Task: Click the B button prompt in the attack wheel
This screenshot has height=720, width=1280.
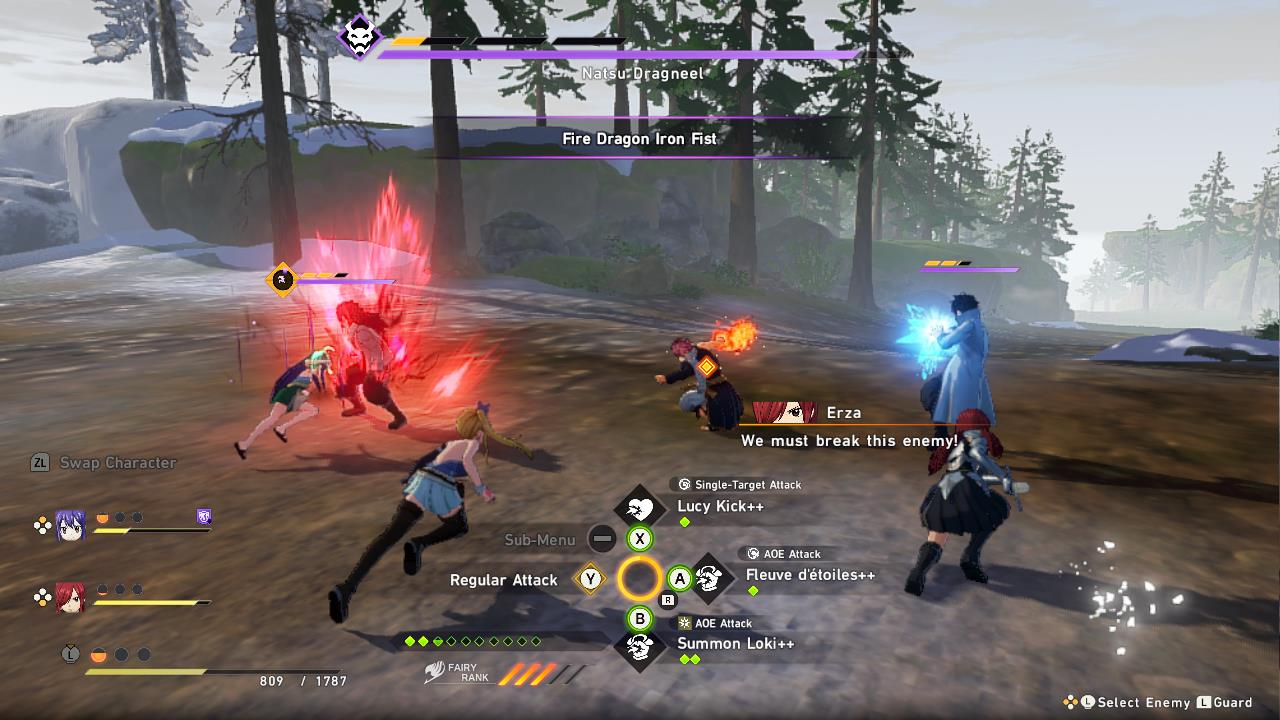Action: pyautogui.click(x=639, y=619)
